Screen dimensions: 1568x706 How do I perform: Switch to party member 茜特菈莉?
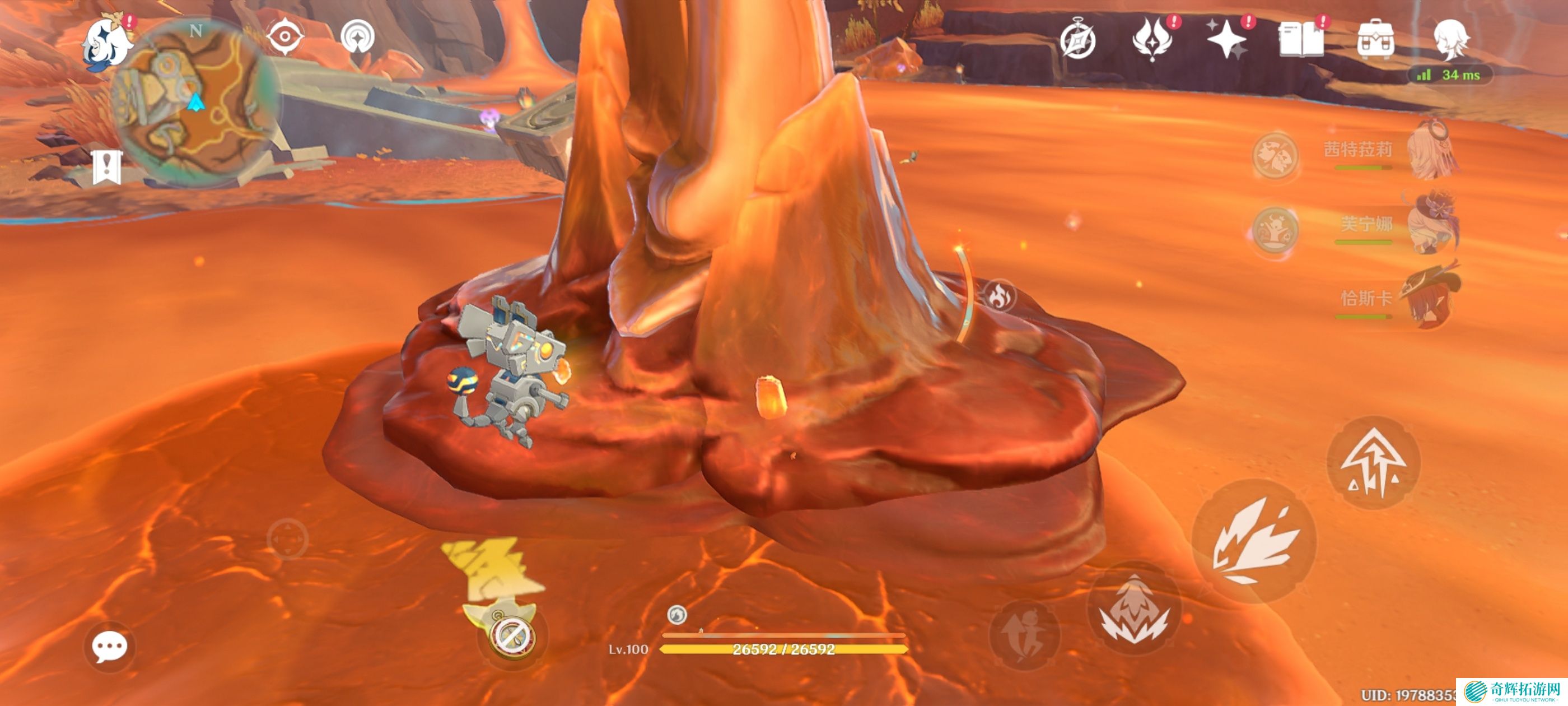click(1434, 150)
